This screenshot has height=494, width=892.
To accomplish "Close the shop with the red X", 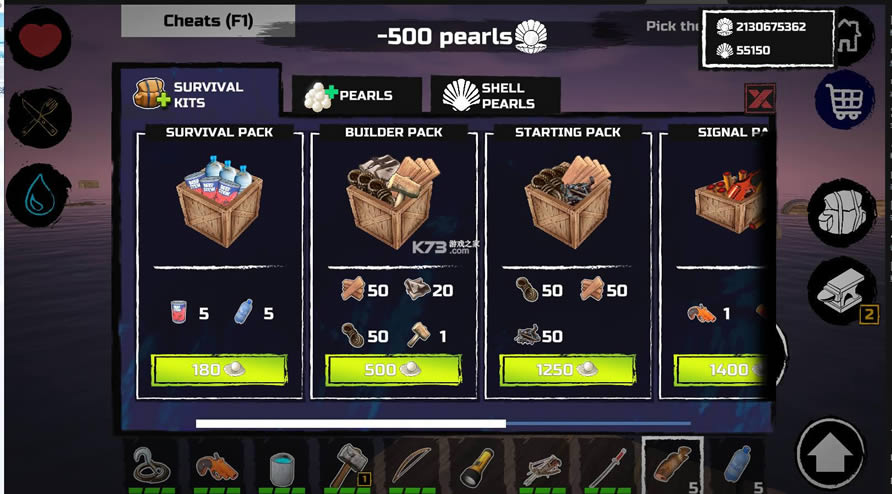I will coord(760,98).
